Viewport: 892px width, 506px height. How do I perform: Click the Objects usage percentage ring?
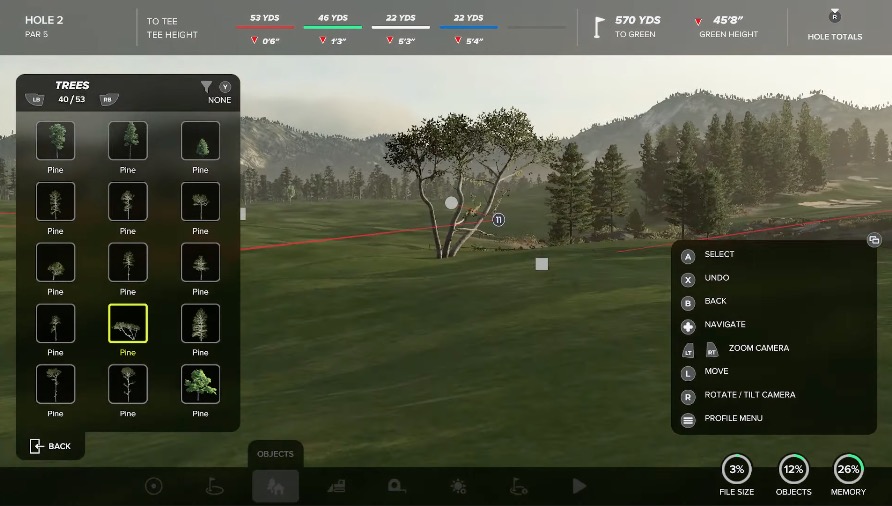tap(794, 469)
